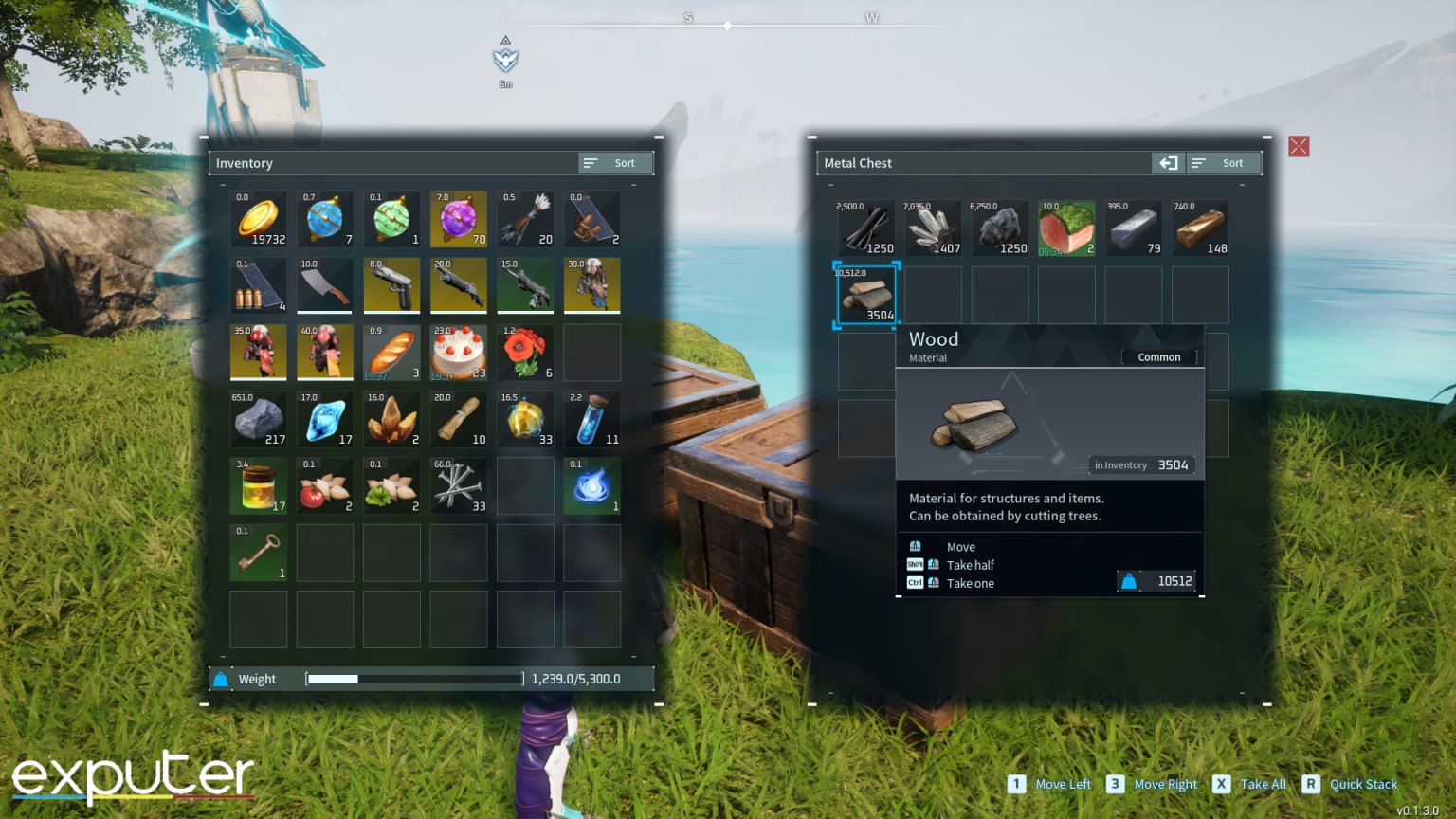Click the Quick Stack button

click(x=1362, y=784)
